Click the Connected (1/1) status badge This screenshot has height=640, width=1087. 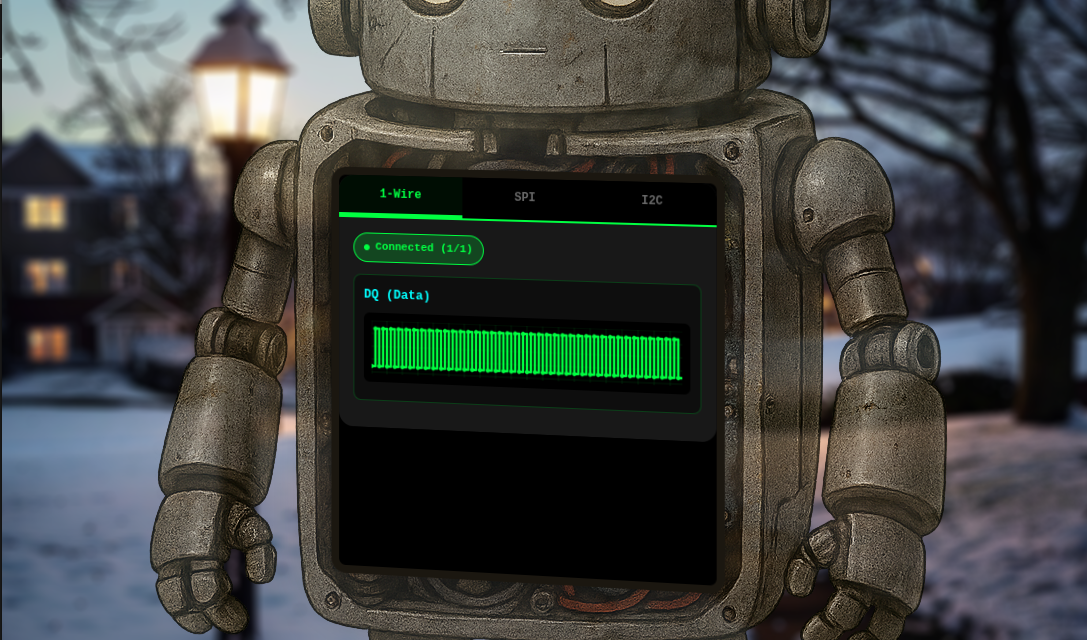pos(418,248)
